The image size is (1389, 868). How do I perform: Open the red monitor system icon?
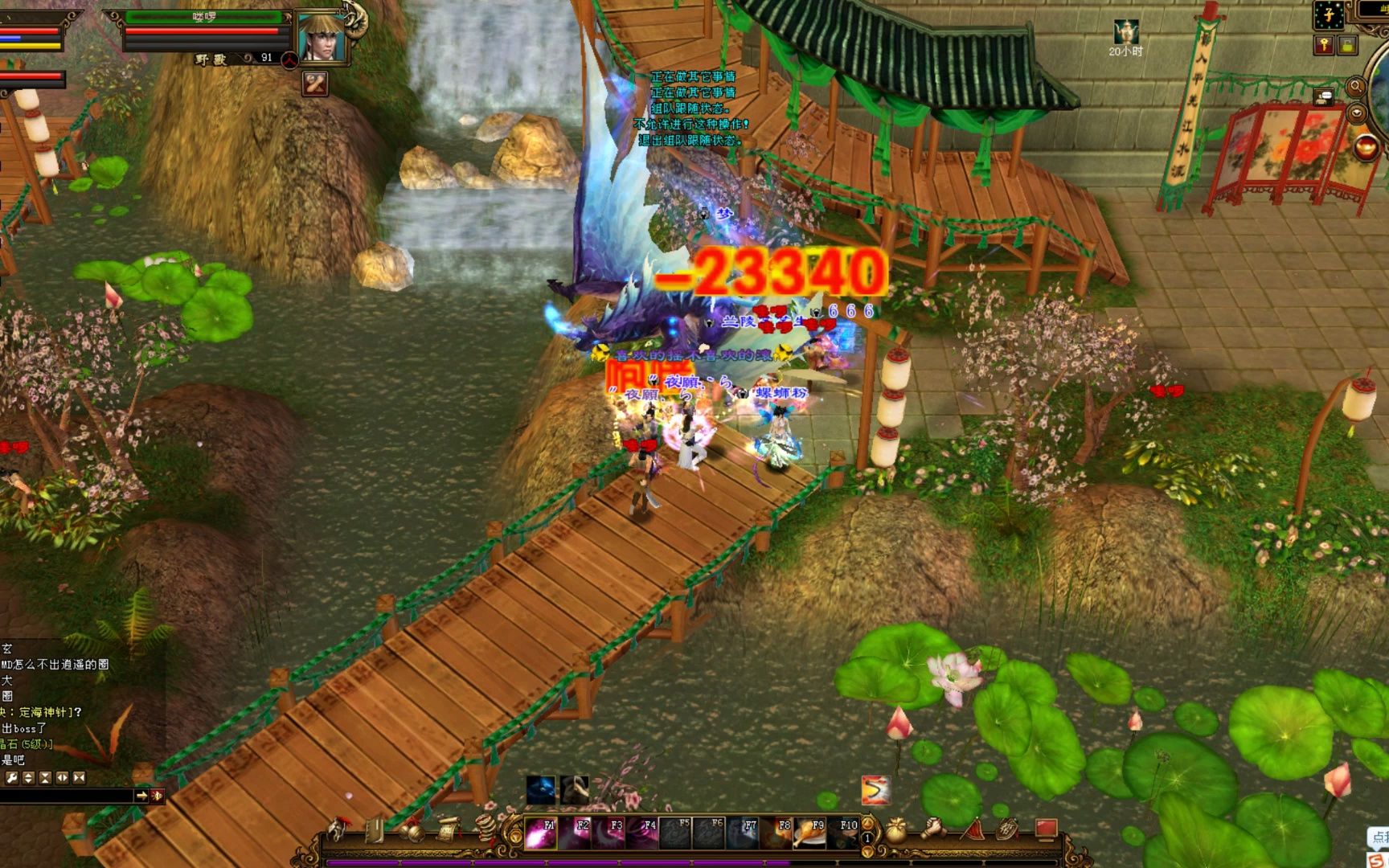[x=1046, y=829]
